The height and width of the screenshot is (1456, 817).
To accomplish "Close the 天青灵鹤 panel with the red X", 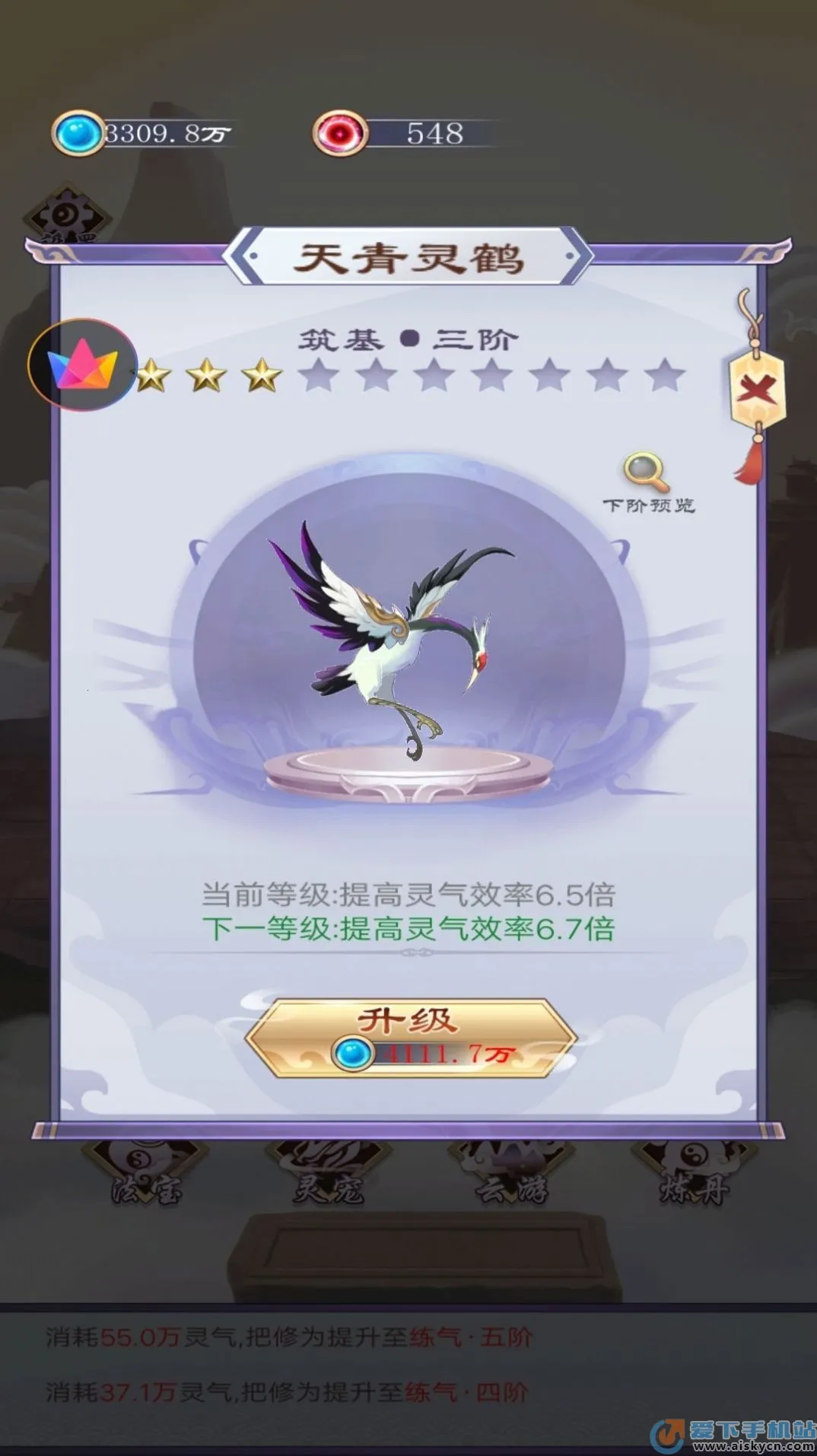I will tap(755, 391).
